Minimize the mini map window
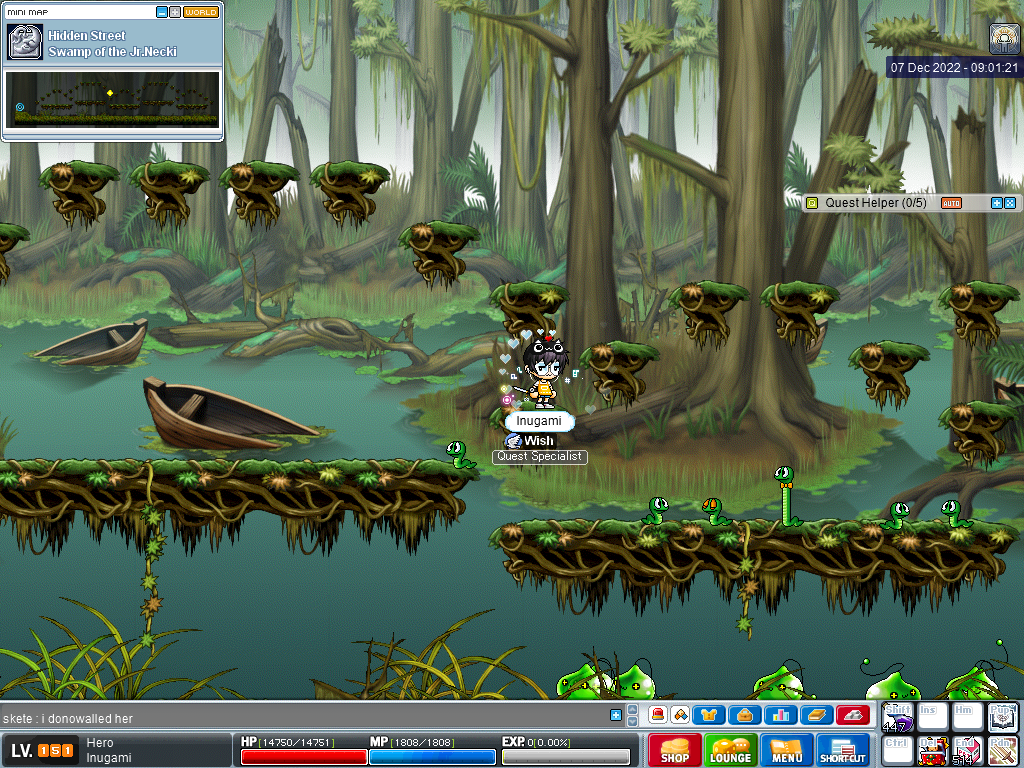The image size is (1024, 768). click(x=162, y=12)
